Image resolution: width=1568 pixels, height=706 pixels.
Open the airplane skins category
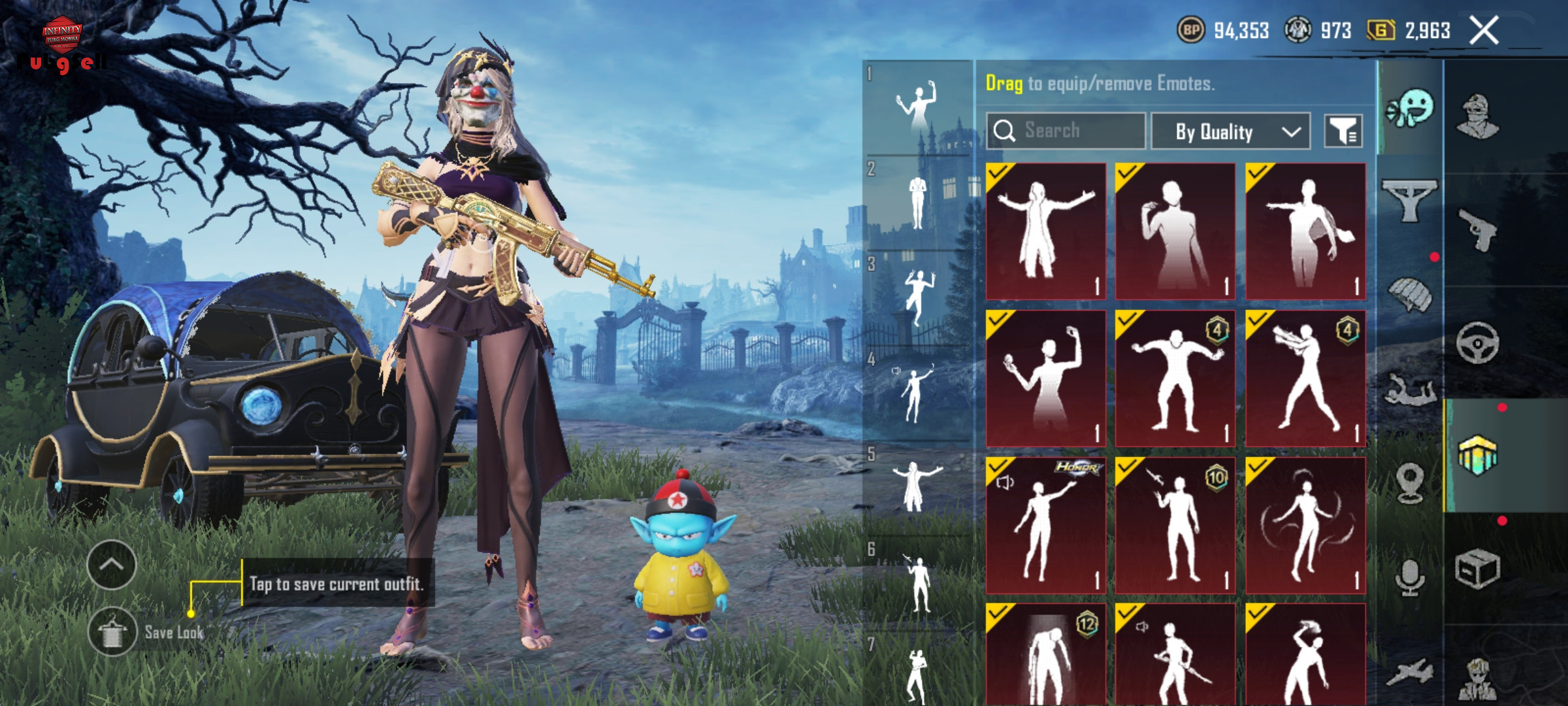[1410, 672]
